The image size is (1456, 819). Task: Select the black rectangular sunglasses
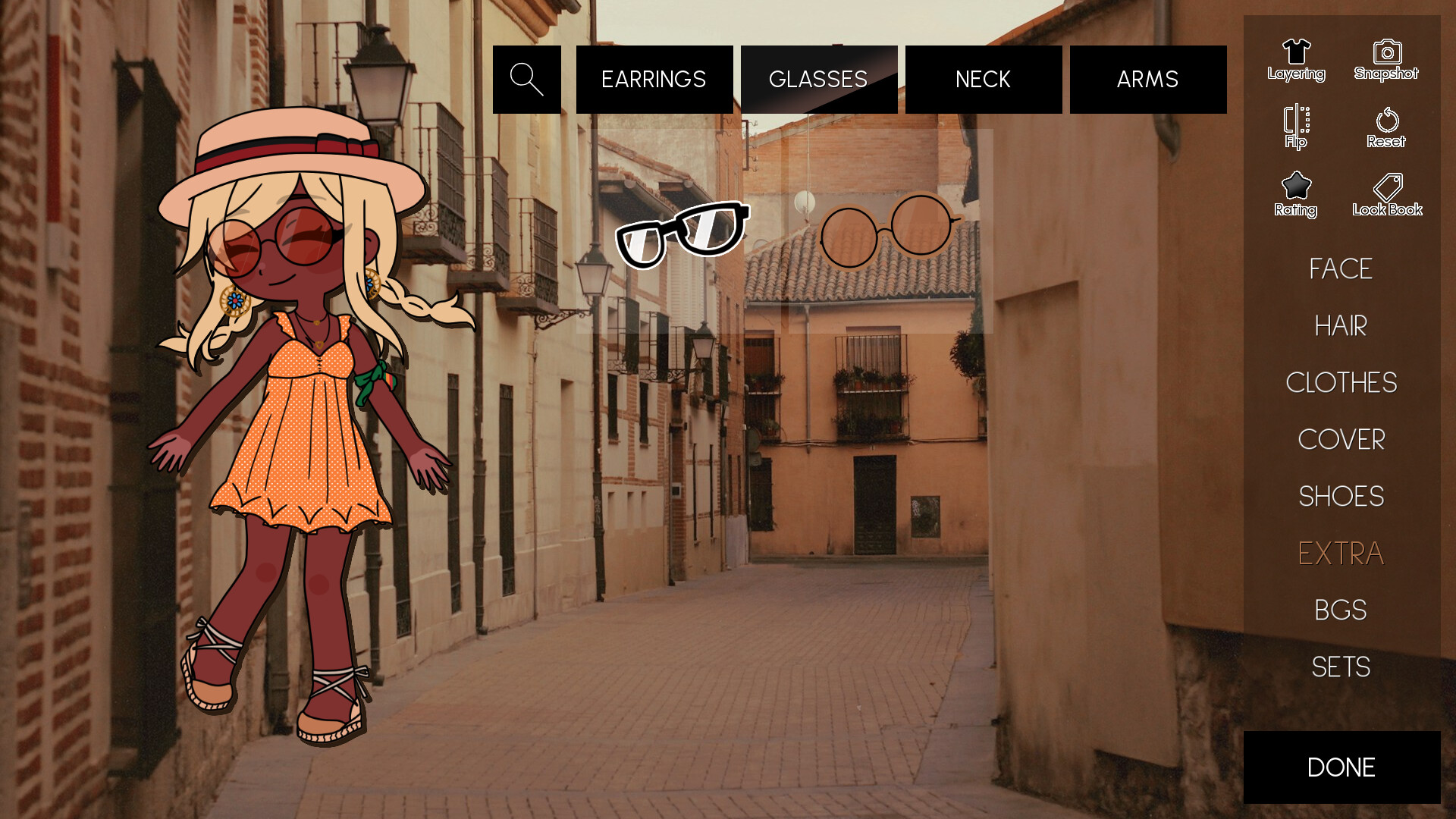pos(682,231)
